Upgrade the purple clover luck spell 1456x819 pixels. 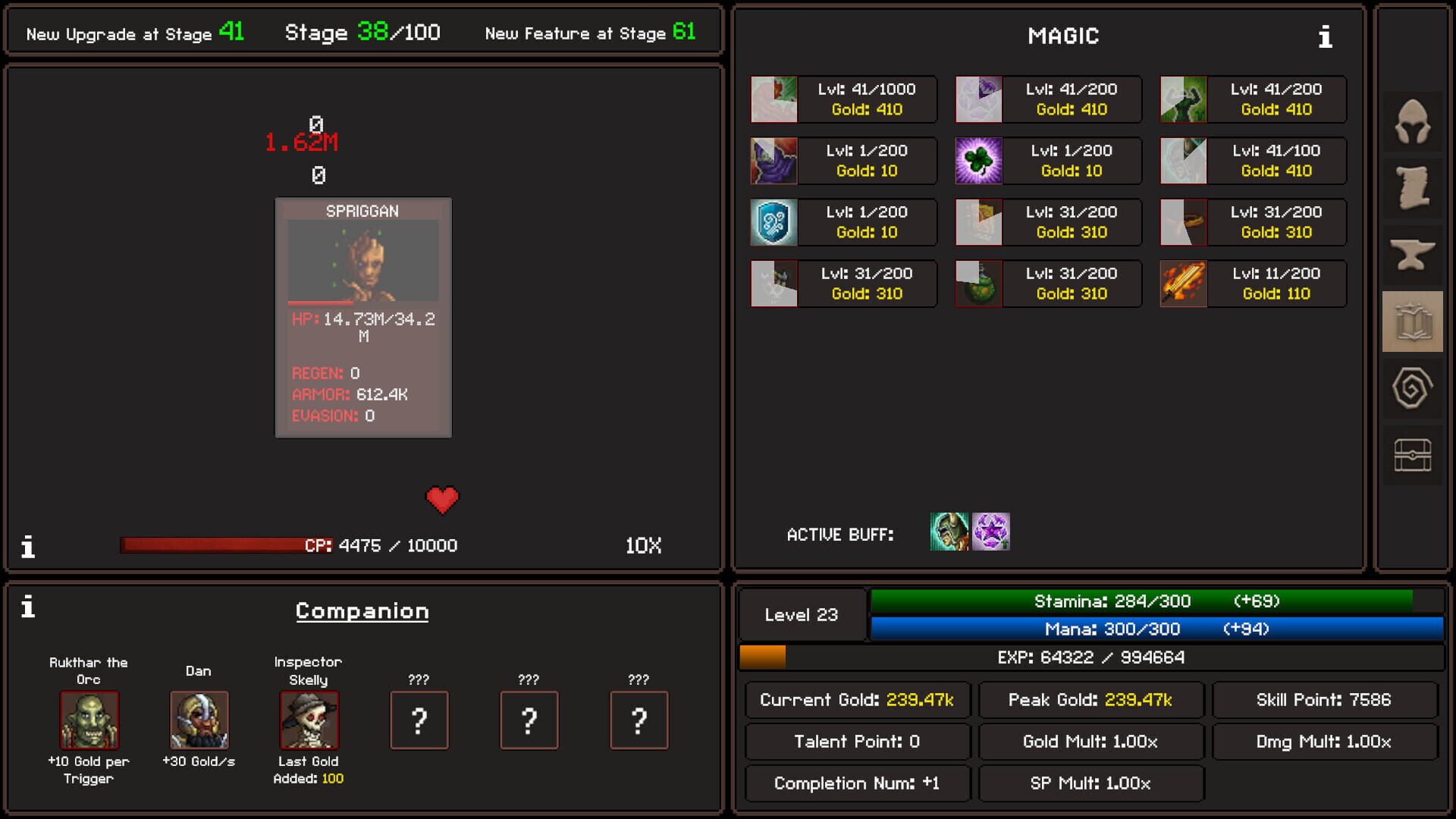978,160
